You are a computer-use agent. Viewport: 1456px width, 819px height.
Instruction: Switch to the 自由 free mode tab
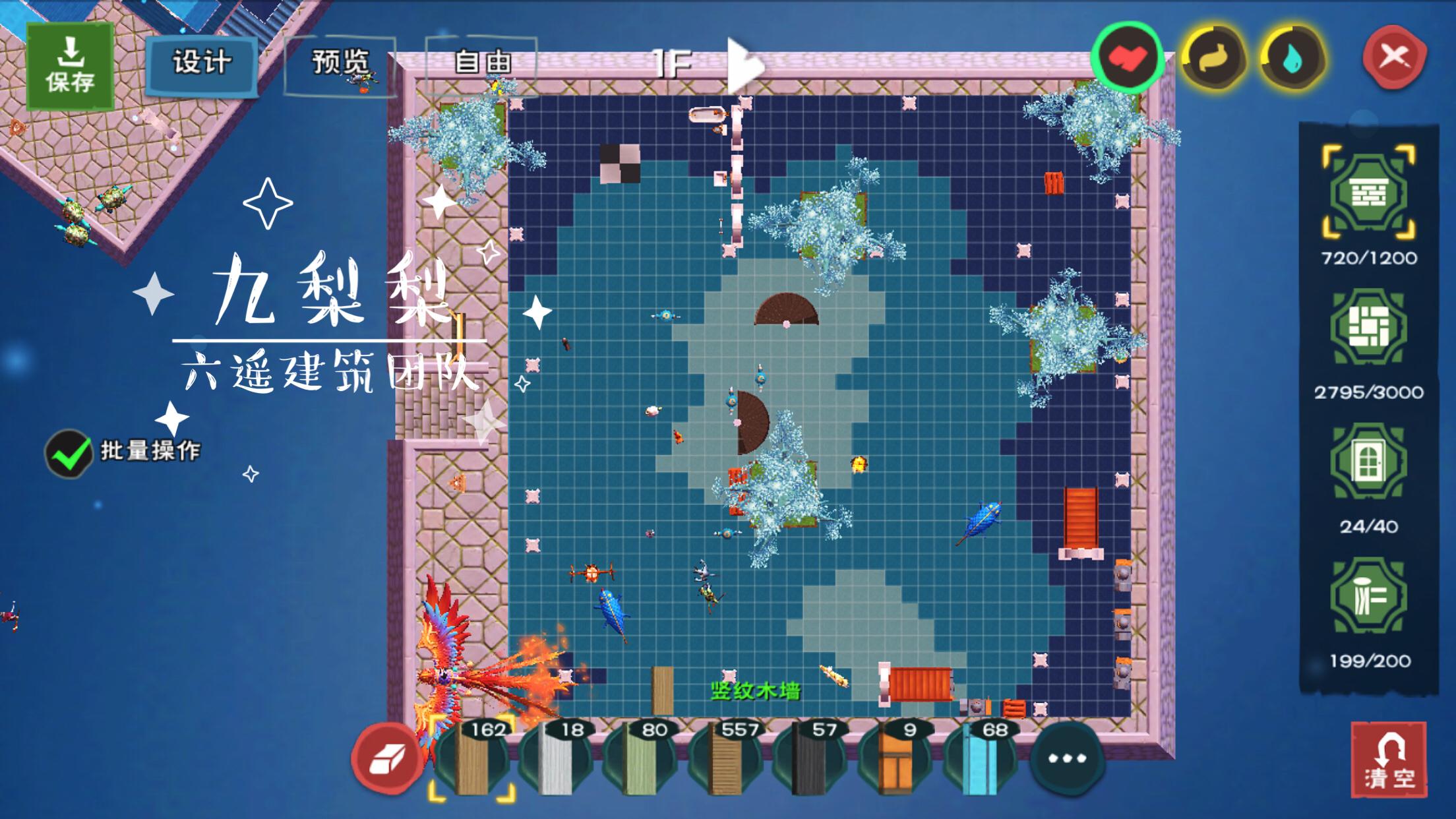pyautogui.click(x=482, y=63)
